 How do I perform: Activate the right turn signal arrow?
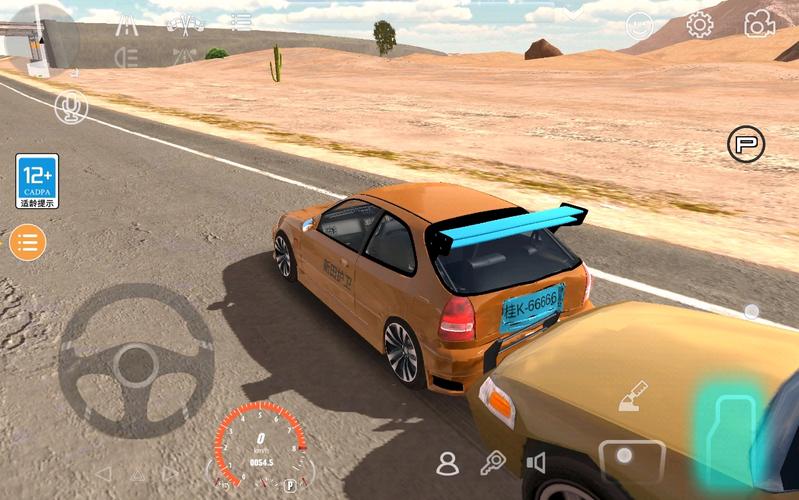(x=171, y=473)
